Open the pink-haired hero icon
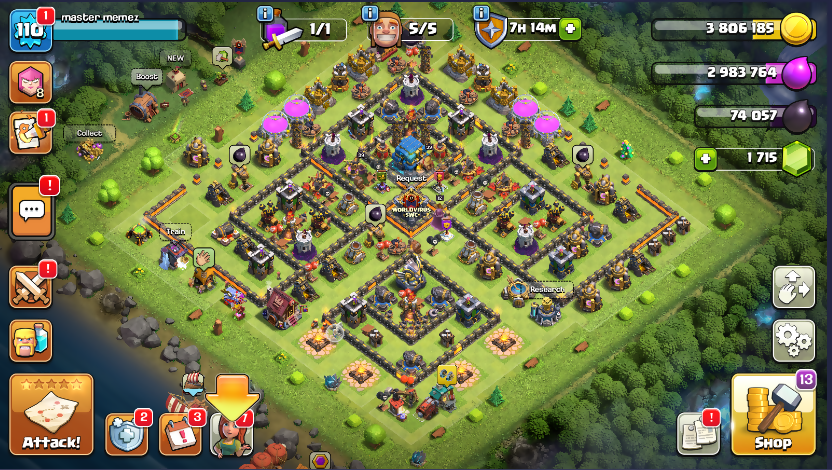This screenshot has width=832, height=470. [x=30, y=82]
